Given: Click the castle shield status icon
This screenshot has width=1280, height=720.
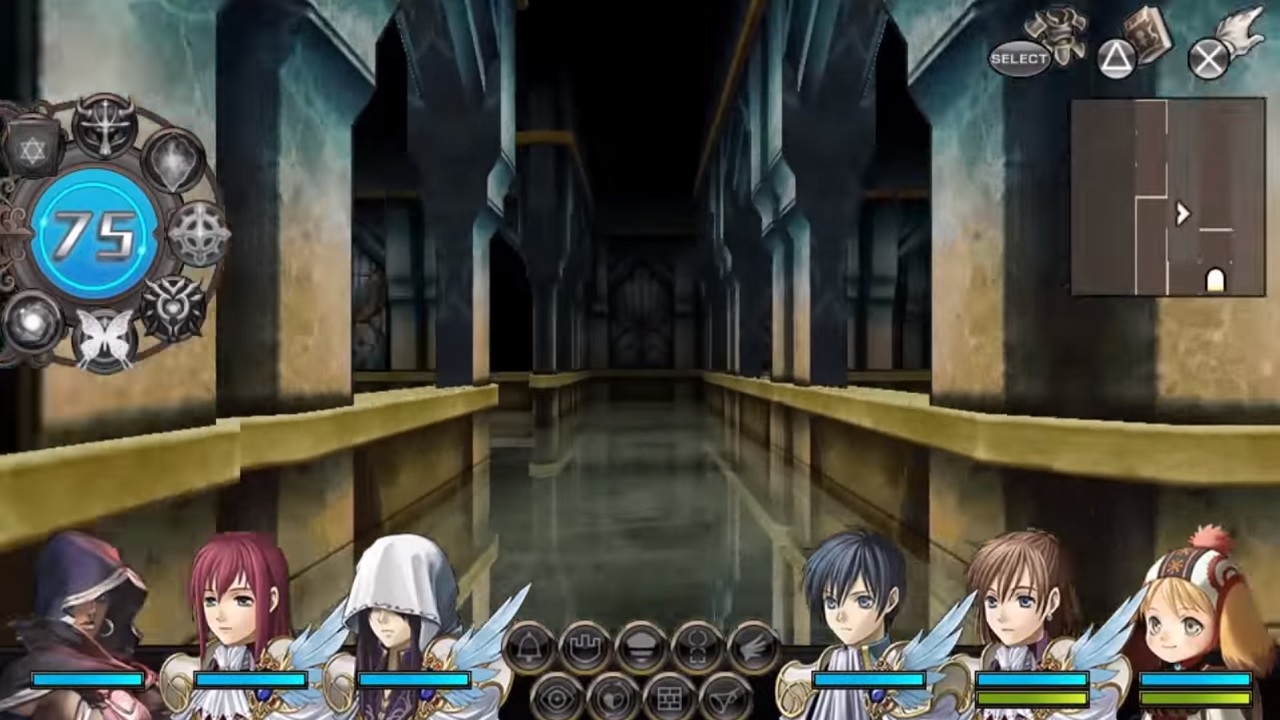Looking at the screenshot, I should coord(585,648).
